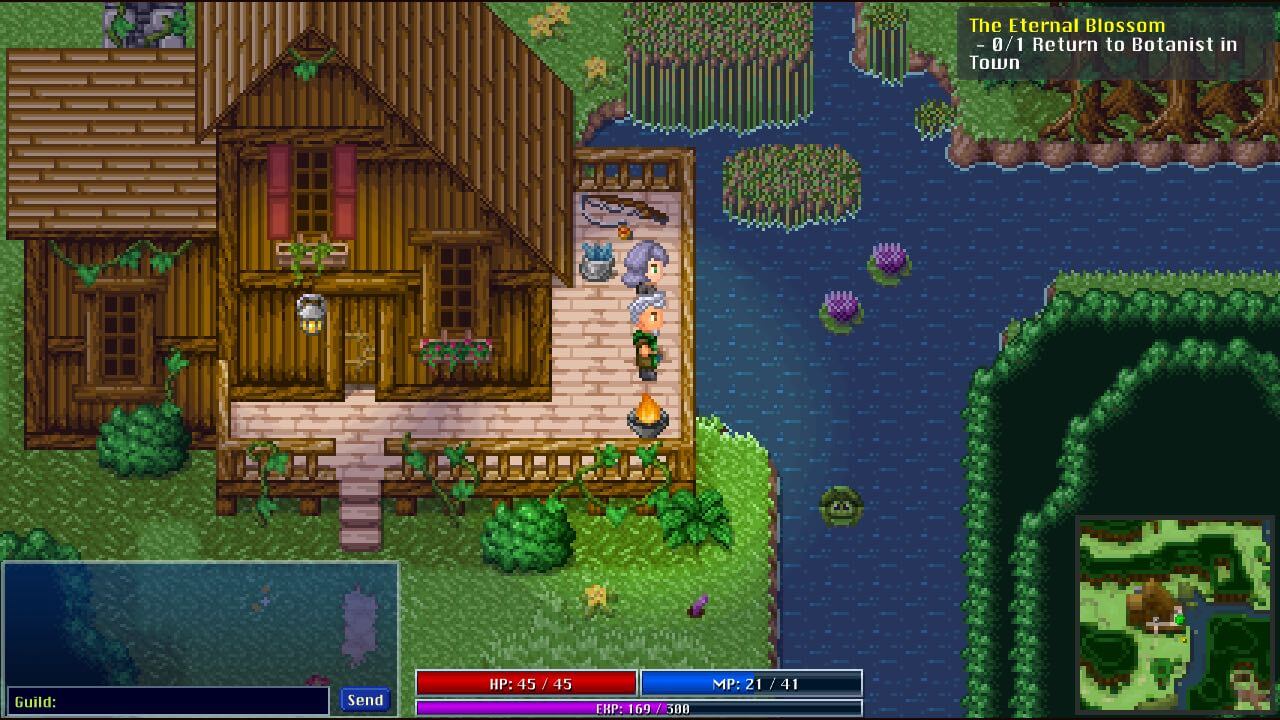Viewport: 1280px width, 720px height.
Task: Open the minimap
Action: pos(1176,614)
